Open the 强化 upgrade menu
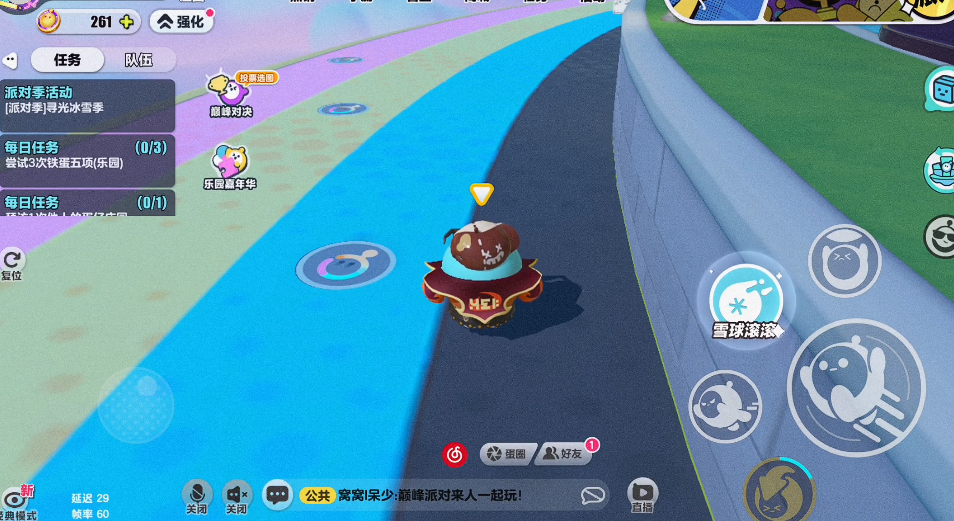 point(181,21)
